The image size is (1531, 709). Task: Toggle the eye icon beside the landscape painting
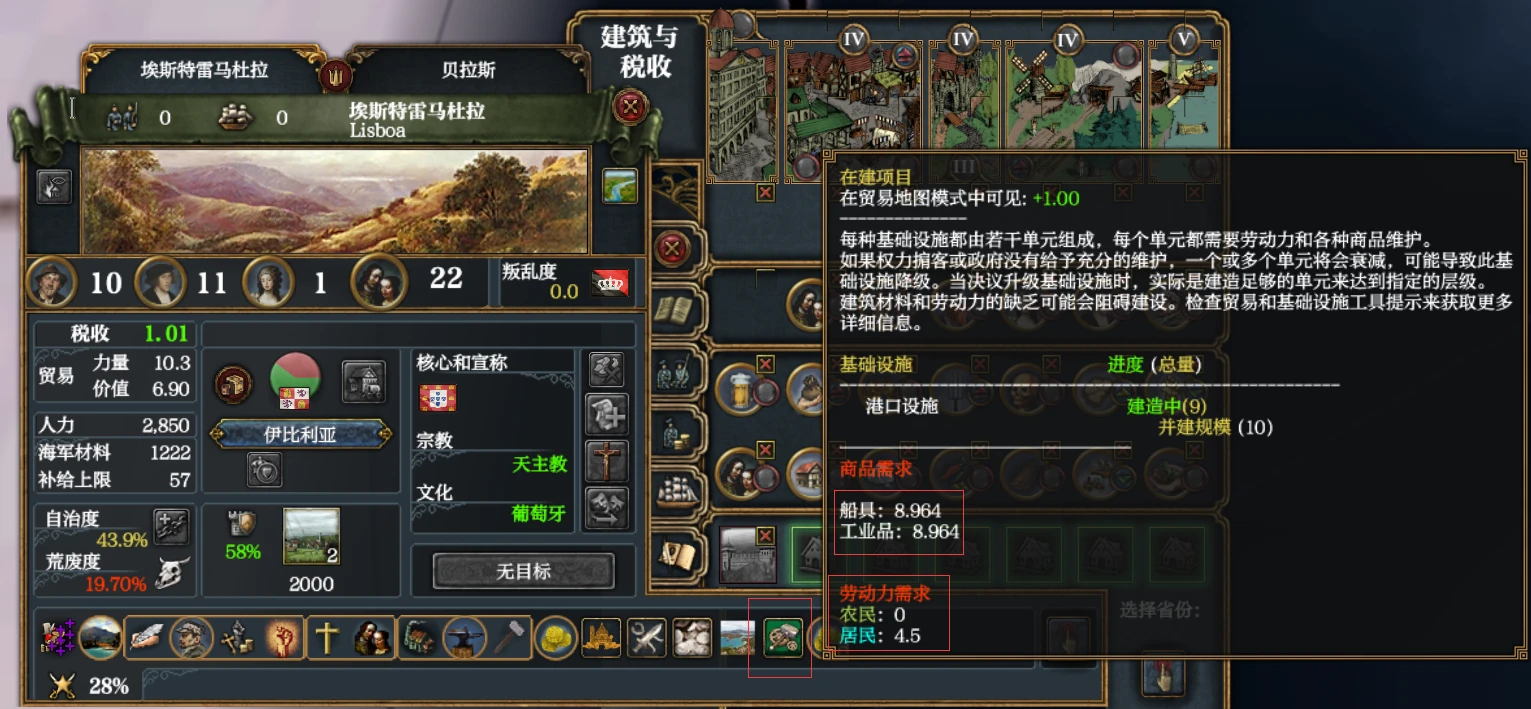click(x=54, y=186)
